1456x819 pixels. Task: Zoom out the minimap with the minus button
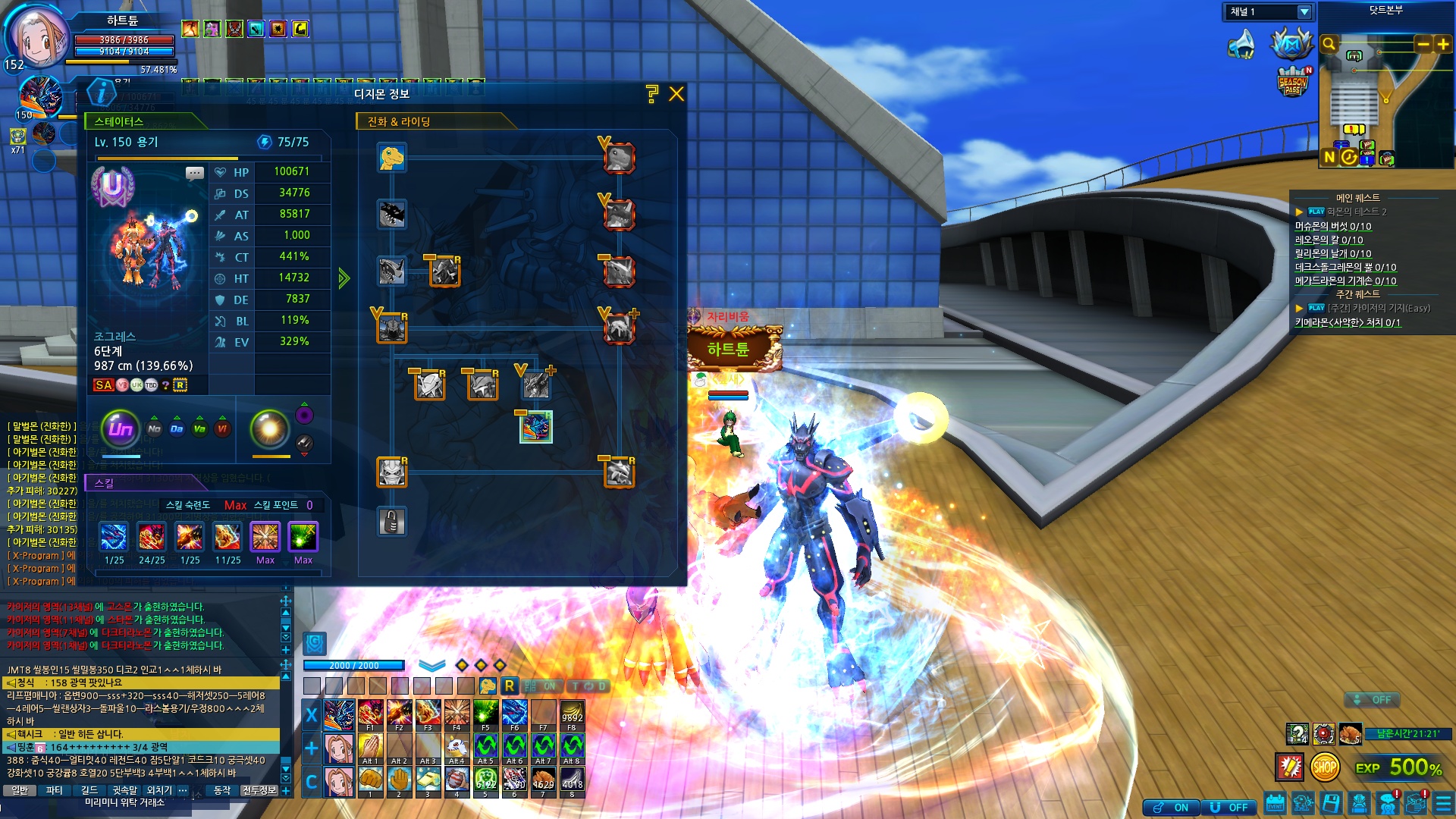click(x=1423, y=45)
